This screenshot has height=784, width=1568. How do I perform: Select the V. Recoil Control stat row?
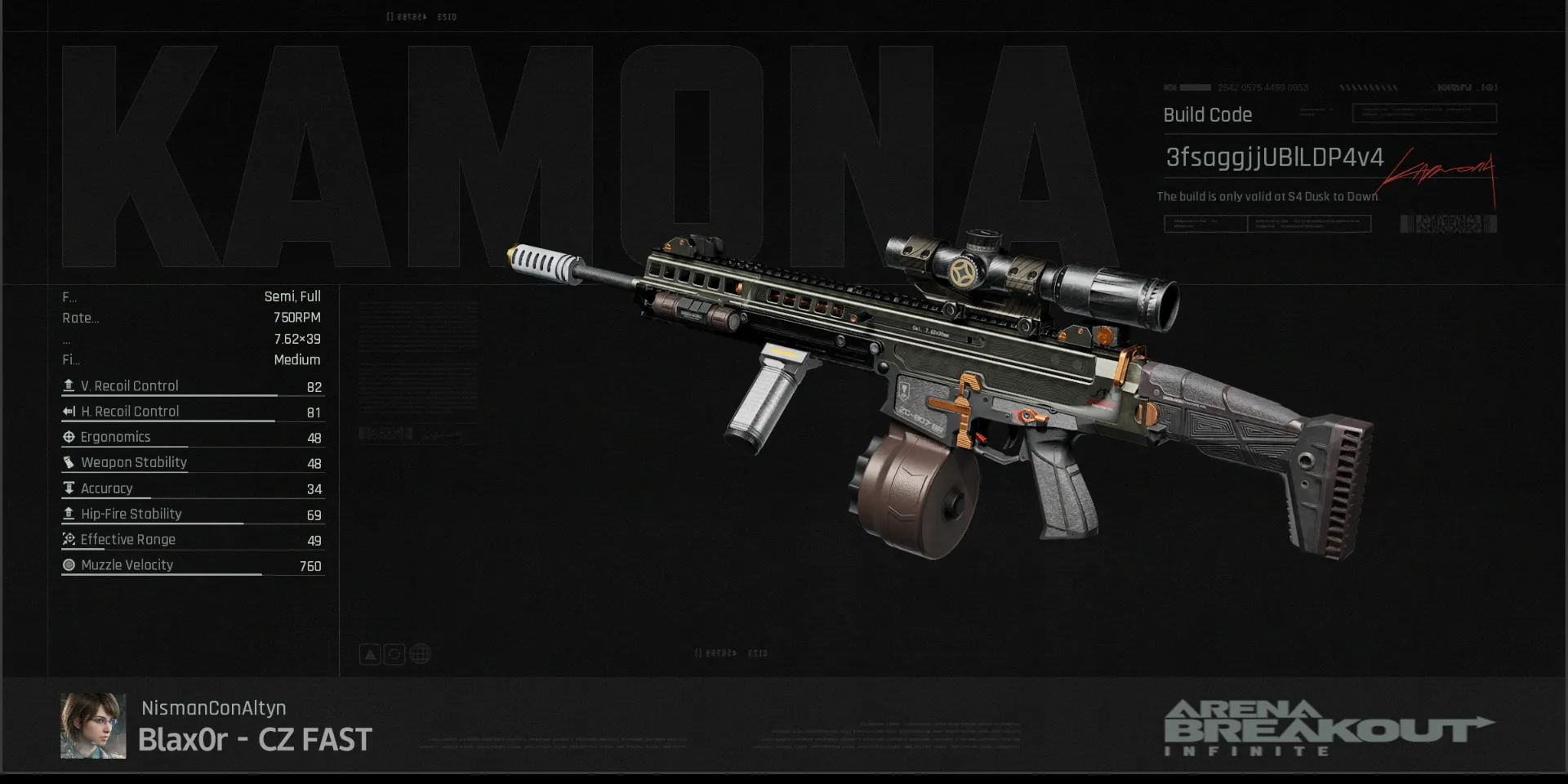pyautogui.click(x=193, y=386)
